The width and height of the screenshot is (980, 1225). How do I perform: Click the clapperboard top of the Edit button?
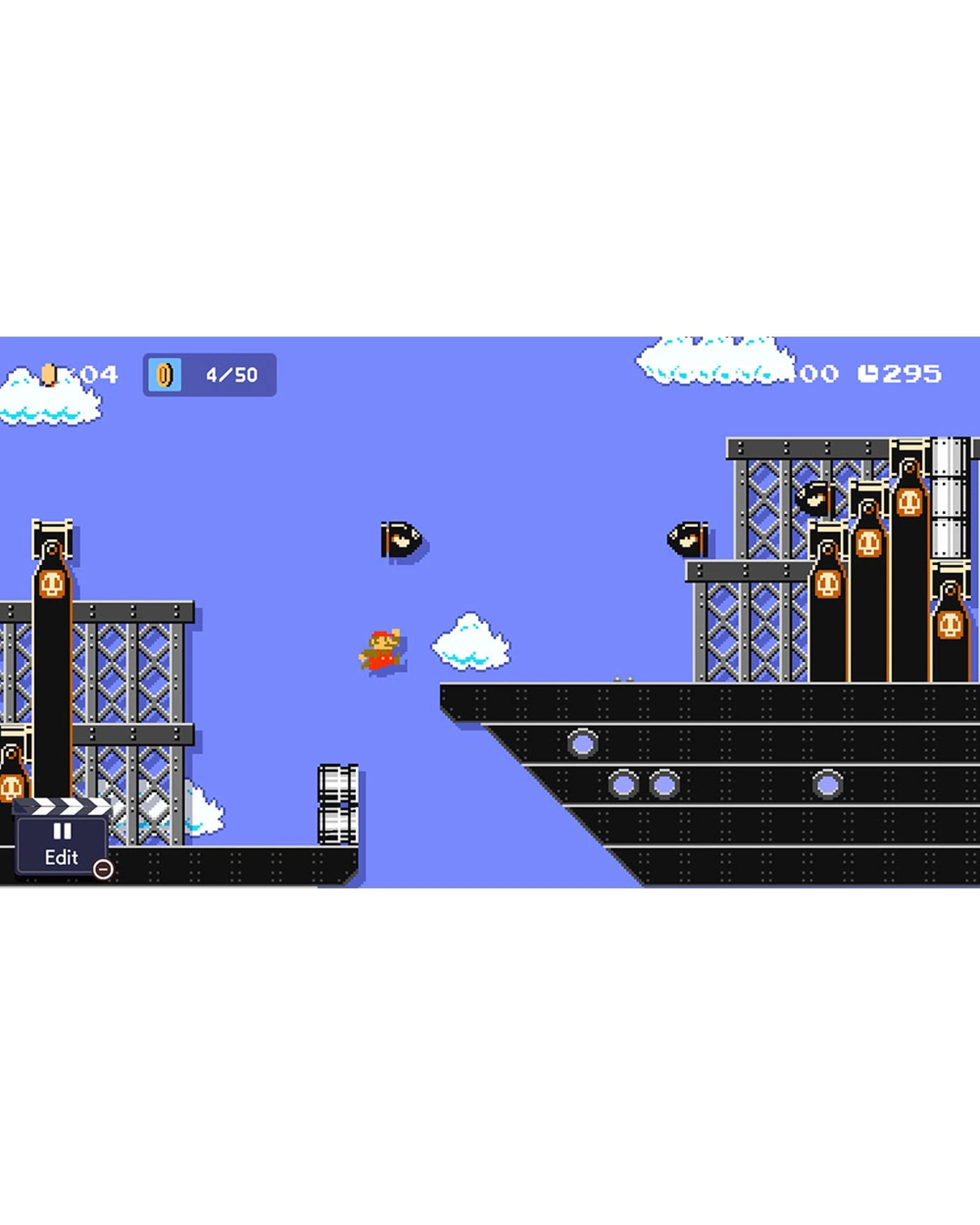(x=61, y=807)
